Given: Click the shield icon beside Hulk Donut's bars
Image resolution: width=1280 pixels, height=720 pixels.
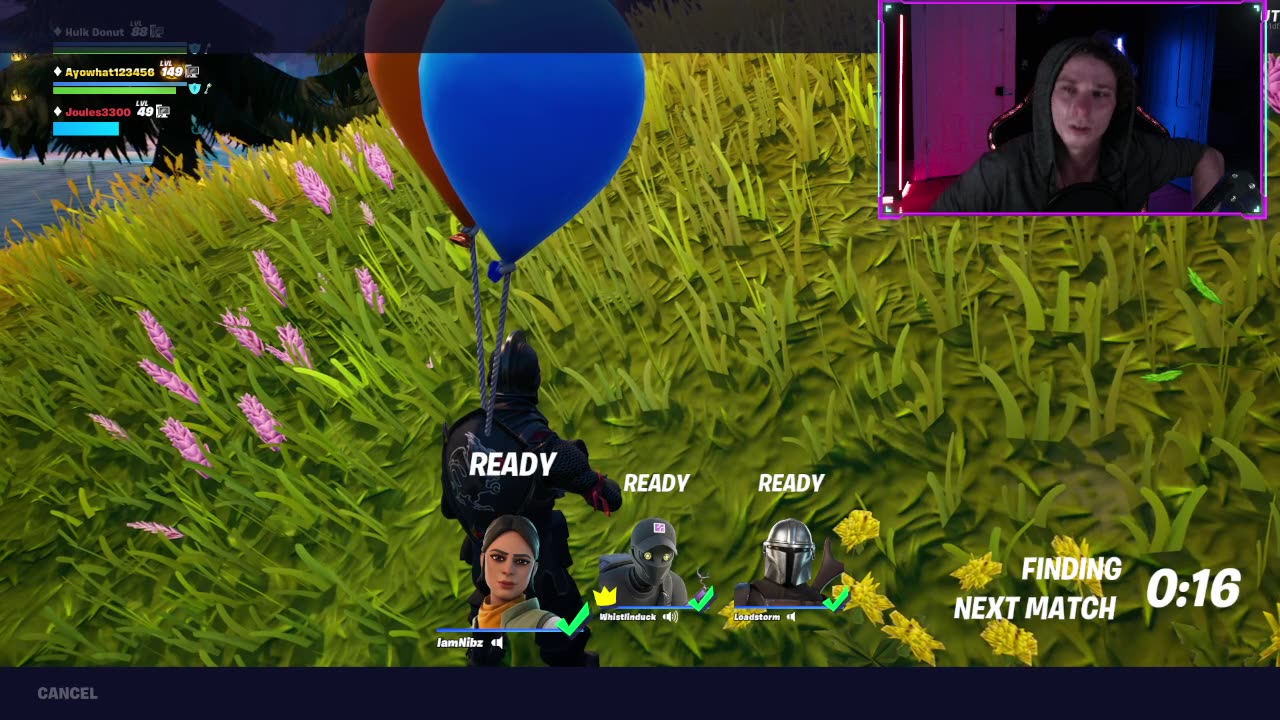Looking at the screenshot, I should [194, 48].
